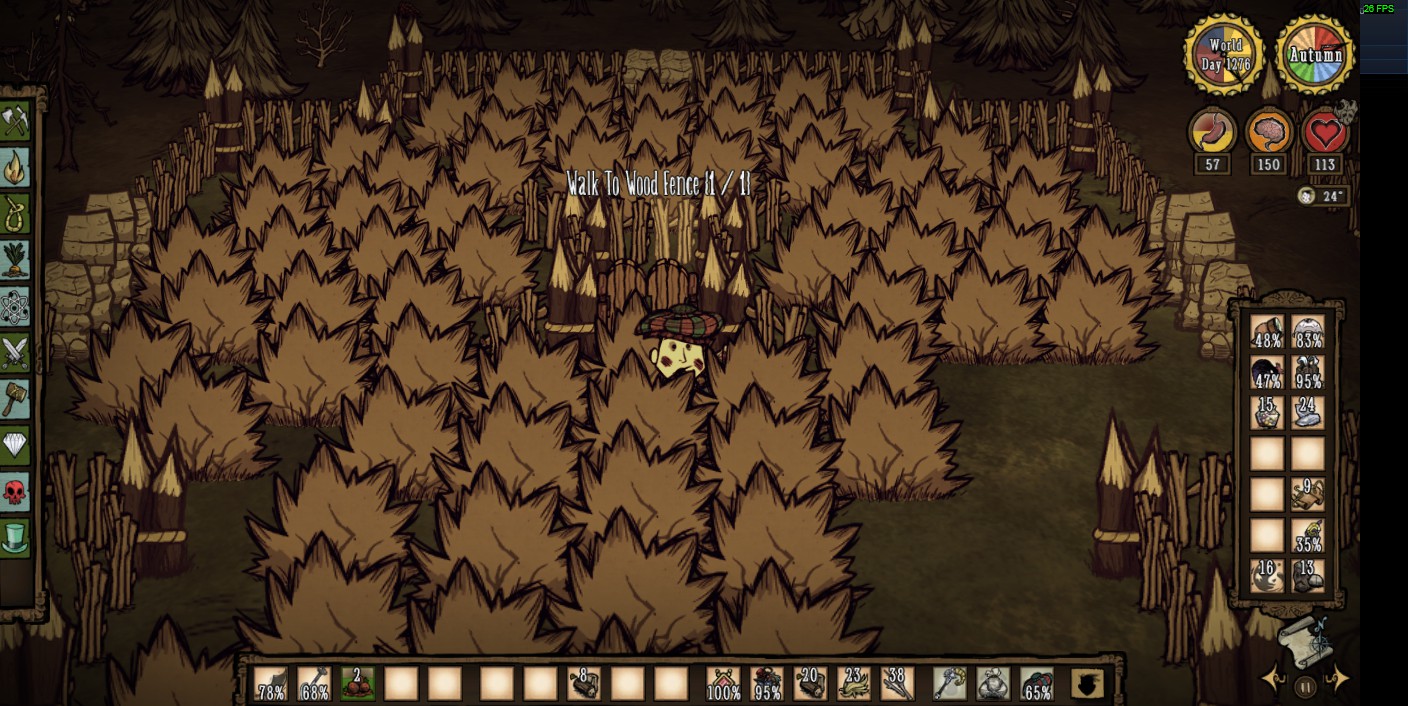Select the Survival rope-trap crafting tab

pos(15,214)
